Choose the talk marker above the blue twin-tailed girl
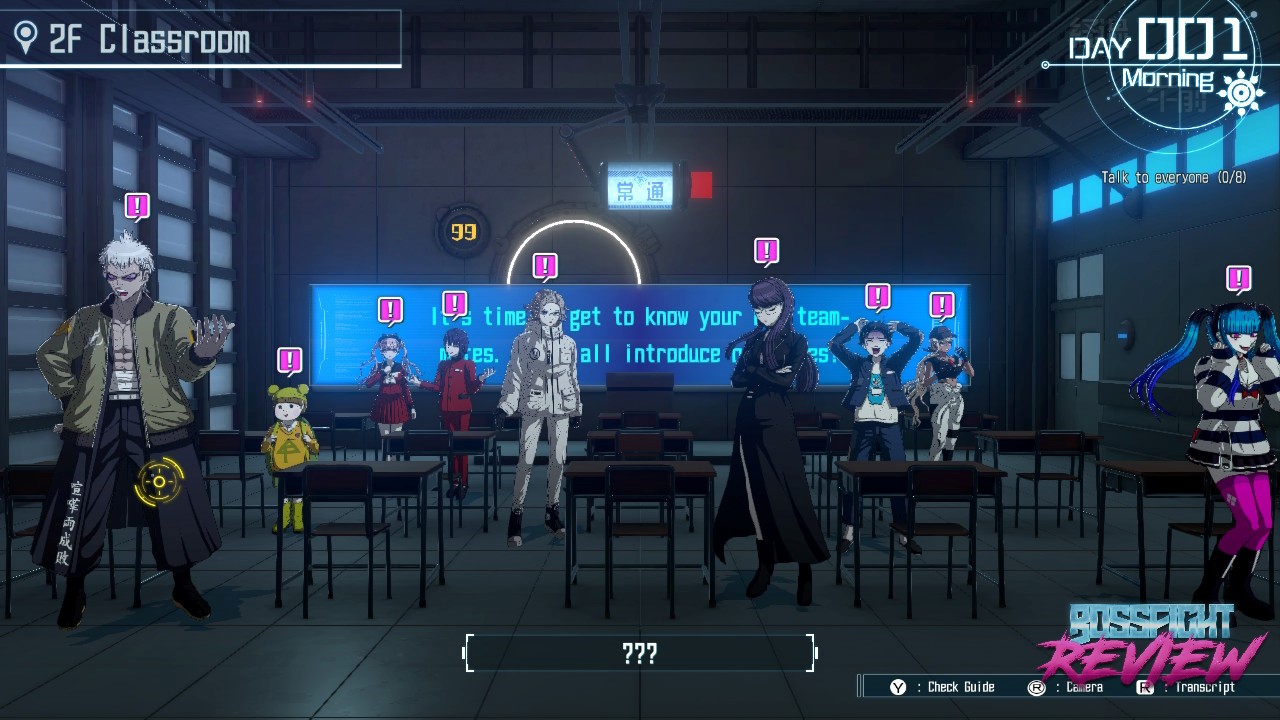This screenshot has width=1280, height=720. click(x=1238, y=278)
